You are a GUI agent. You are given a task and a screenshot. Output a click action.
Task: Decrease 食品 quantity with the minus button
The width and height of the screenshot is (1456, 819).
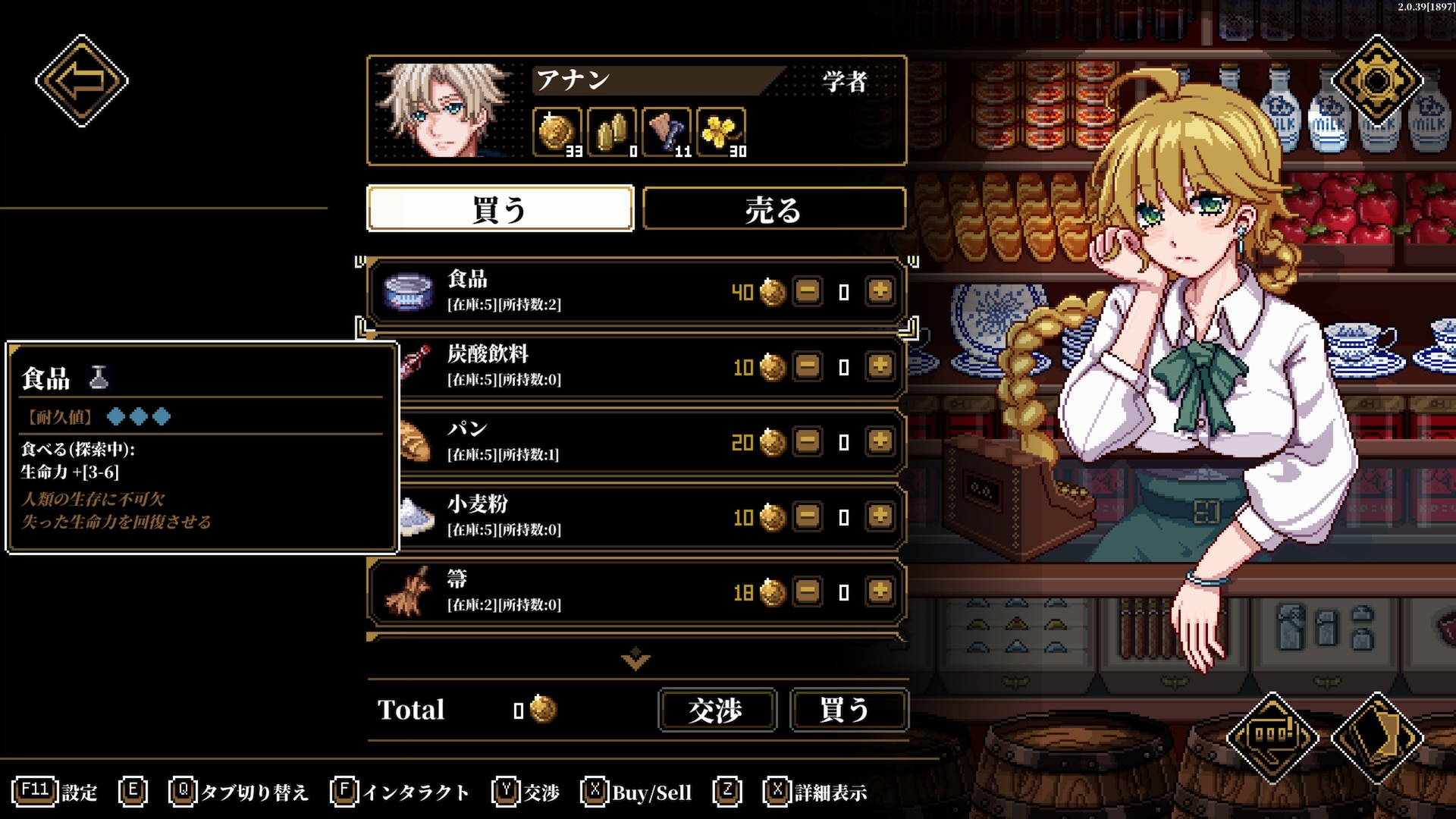[x=808, y=291]
